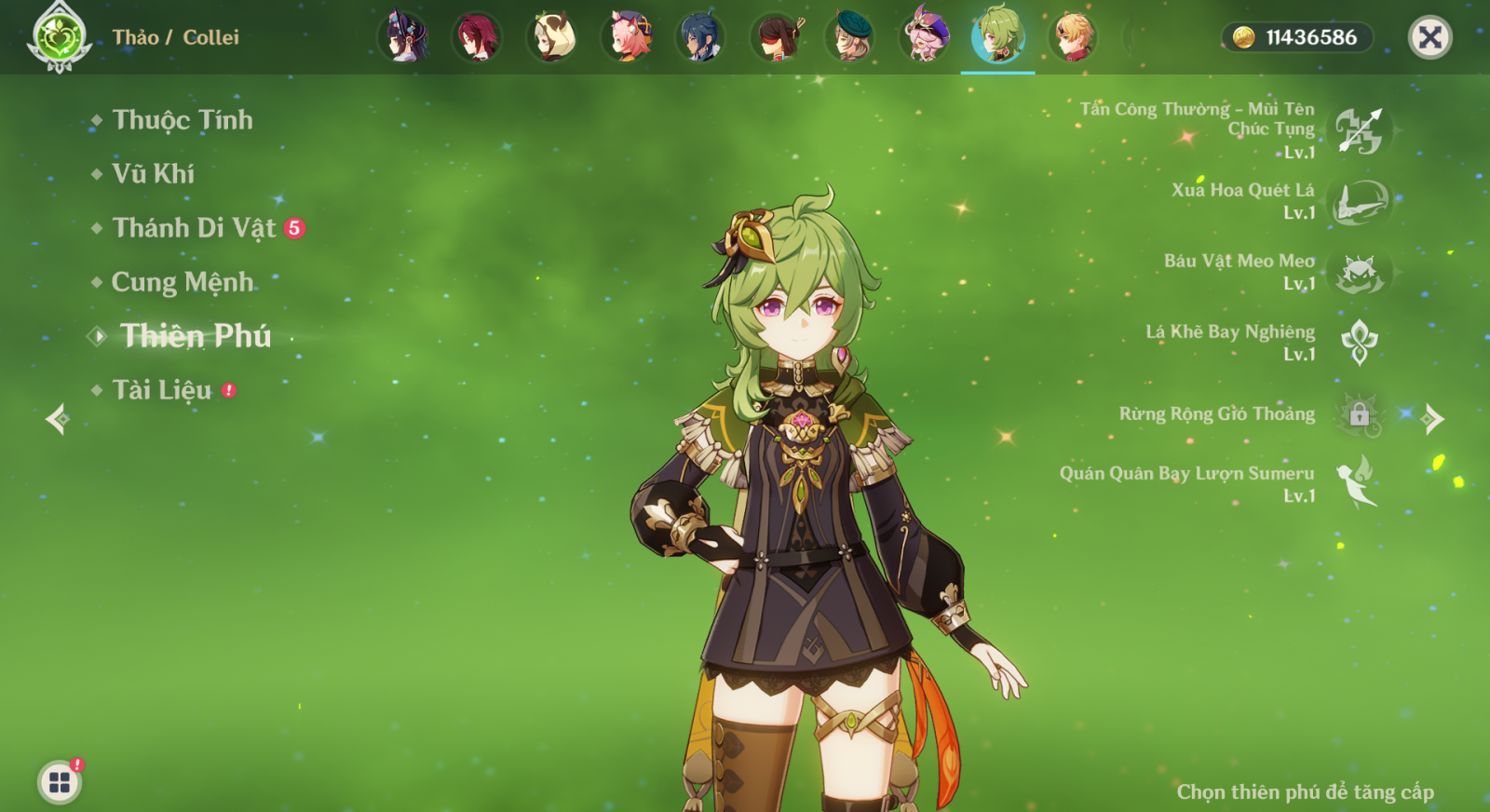The width and height of the screenshot is (1490, 812).
Task: Pick the Lá Khế Bay Nghiêng talent
Action: 1359,343
